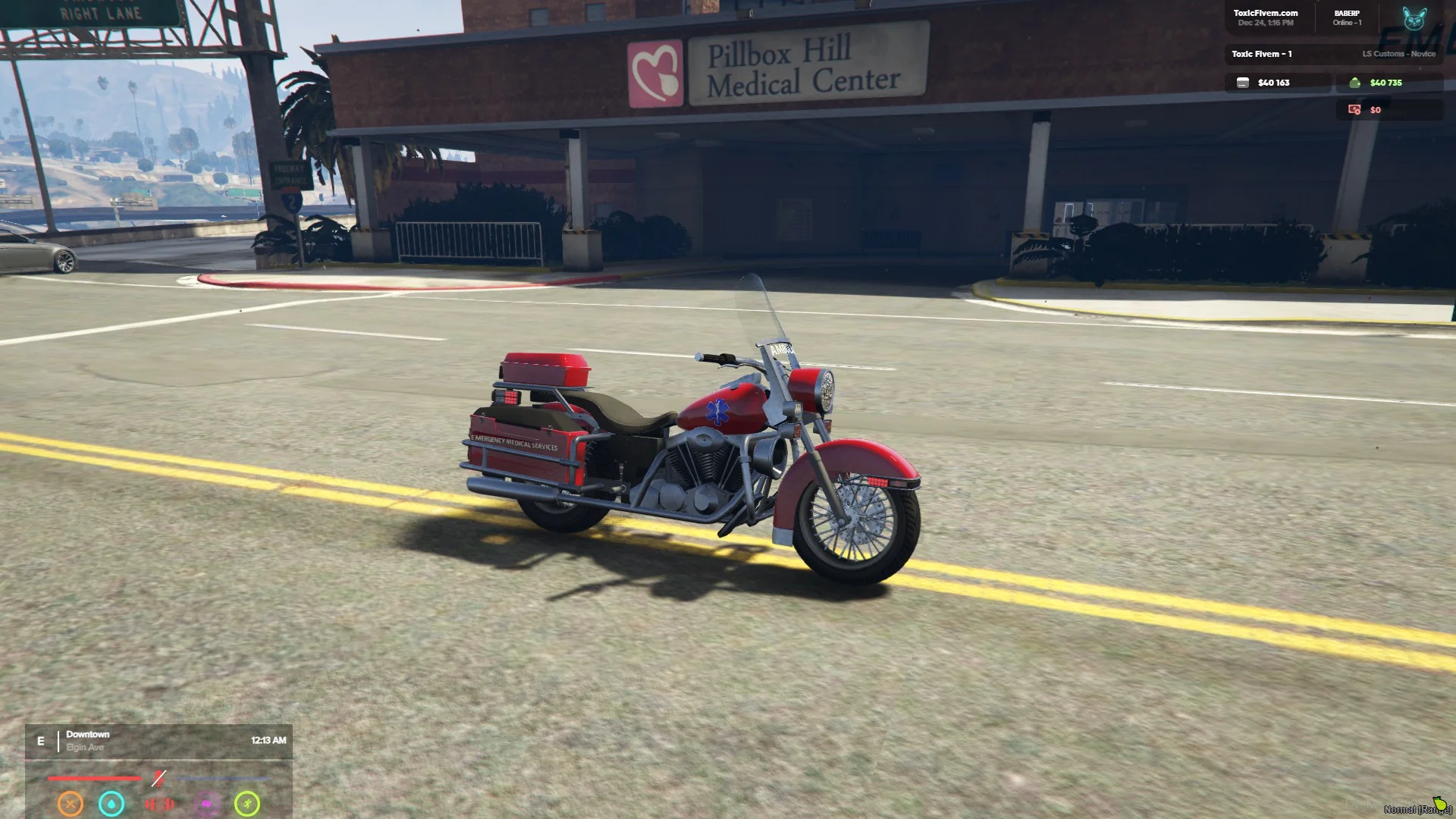Viewport: 1456px width, 819px height.
Task: Click the green wallet cash panel
Action: (x=1389, y=83)
